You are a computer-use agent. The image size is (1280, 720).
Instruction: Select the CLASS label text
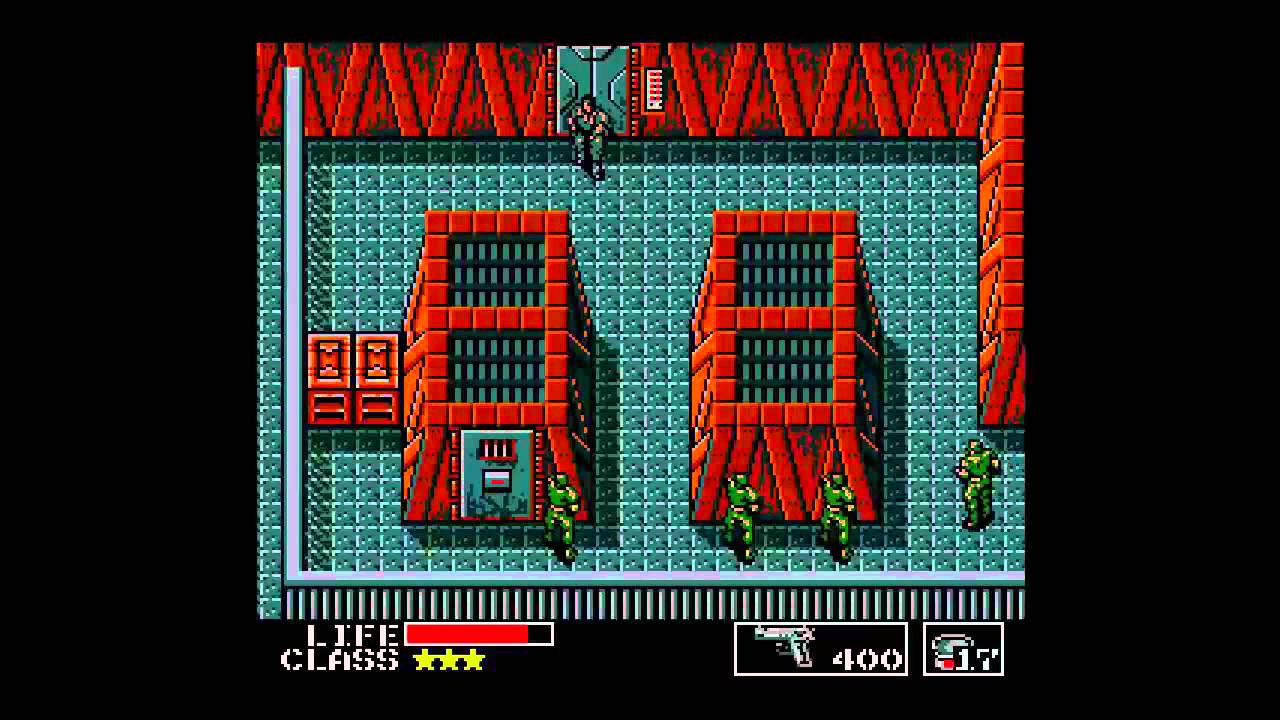pos(340,660)
